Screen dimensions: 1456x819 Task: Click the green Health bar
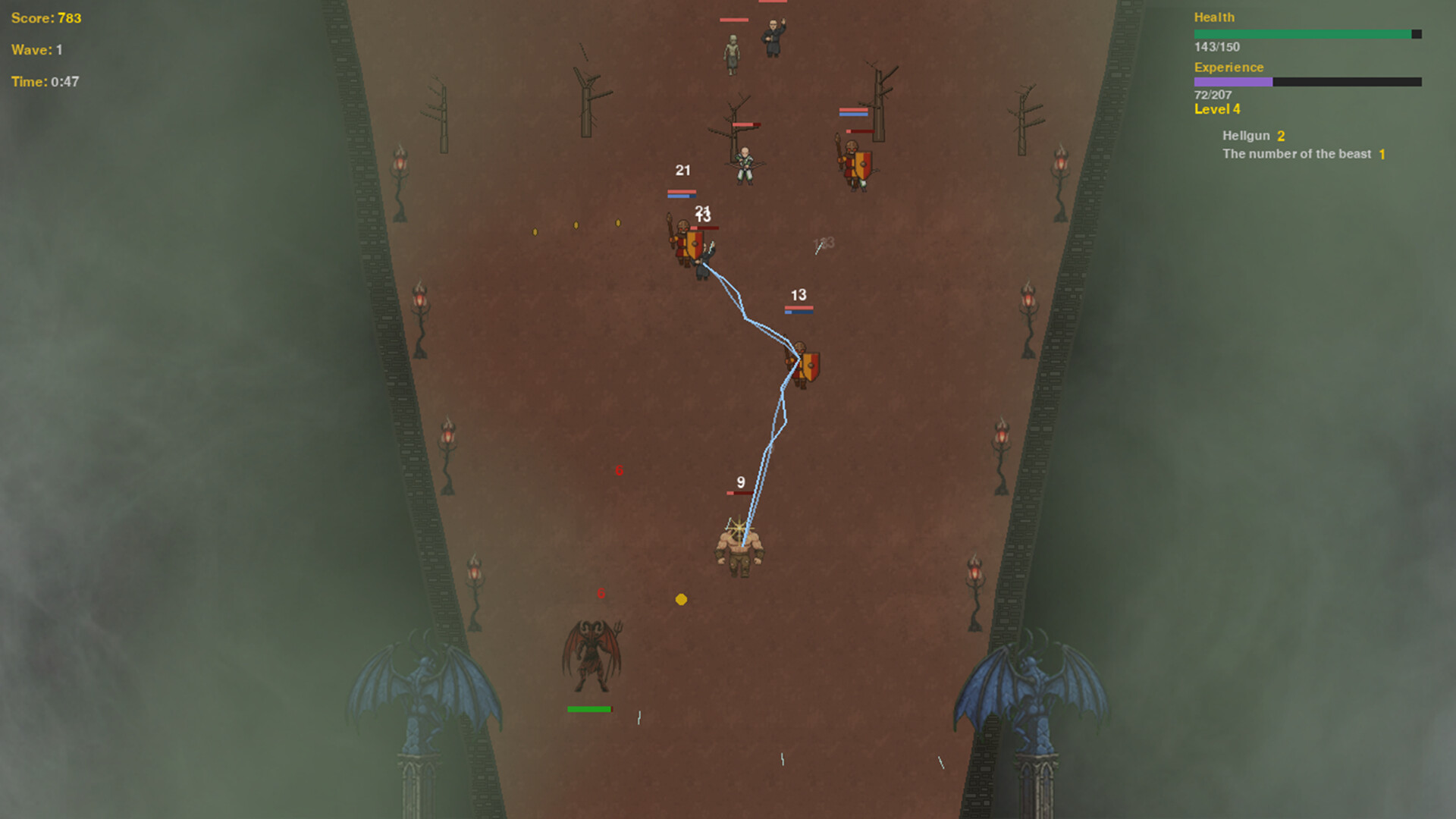click(1304, 33)
